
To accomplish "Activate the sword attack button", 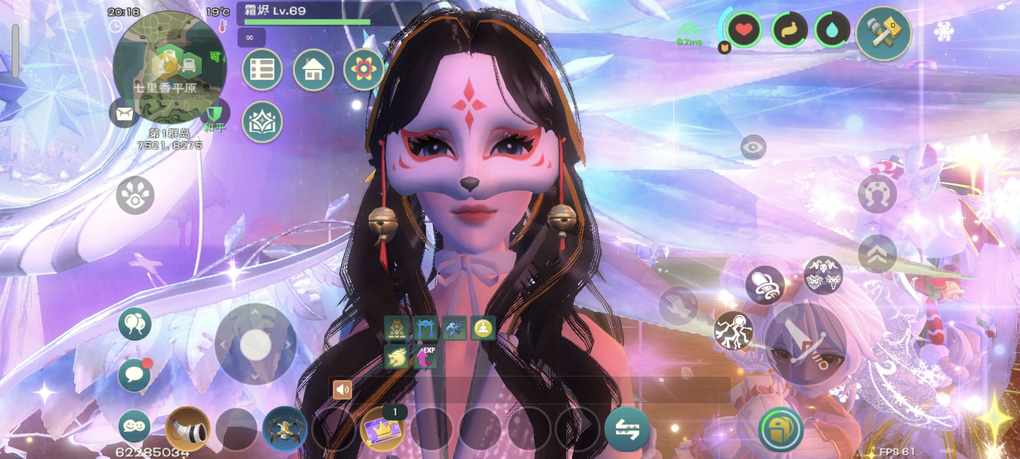I will click(x=806, y=343).
